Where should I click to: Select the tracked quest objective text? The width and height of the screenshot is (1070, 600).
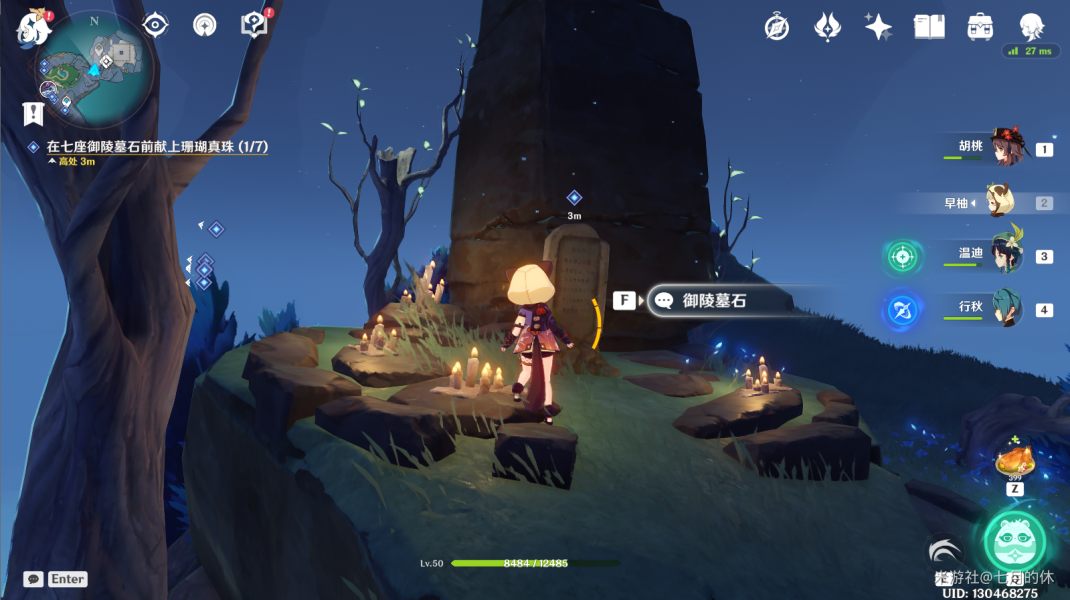coord(157,147)
